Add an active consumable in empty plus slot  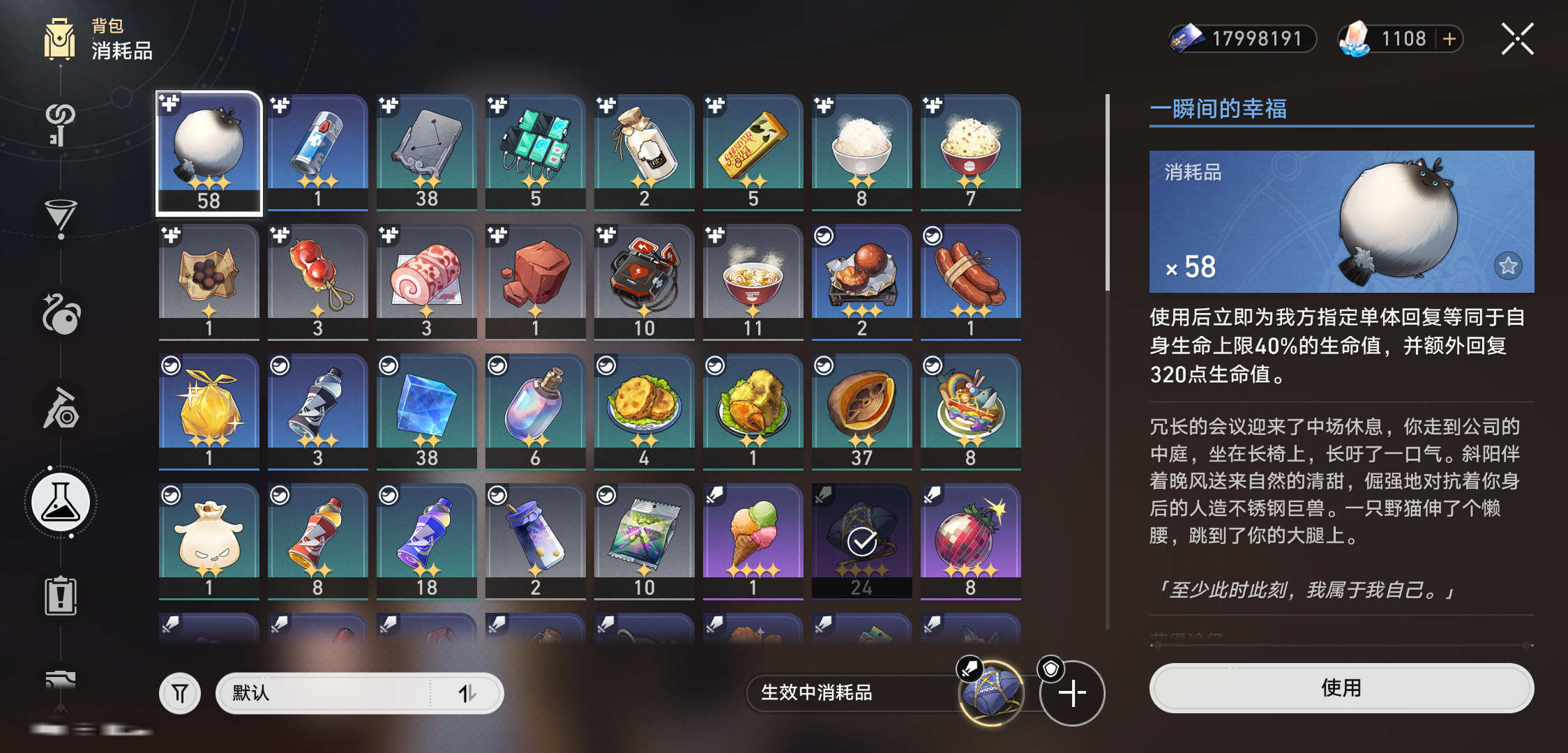click(1072, 693)
